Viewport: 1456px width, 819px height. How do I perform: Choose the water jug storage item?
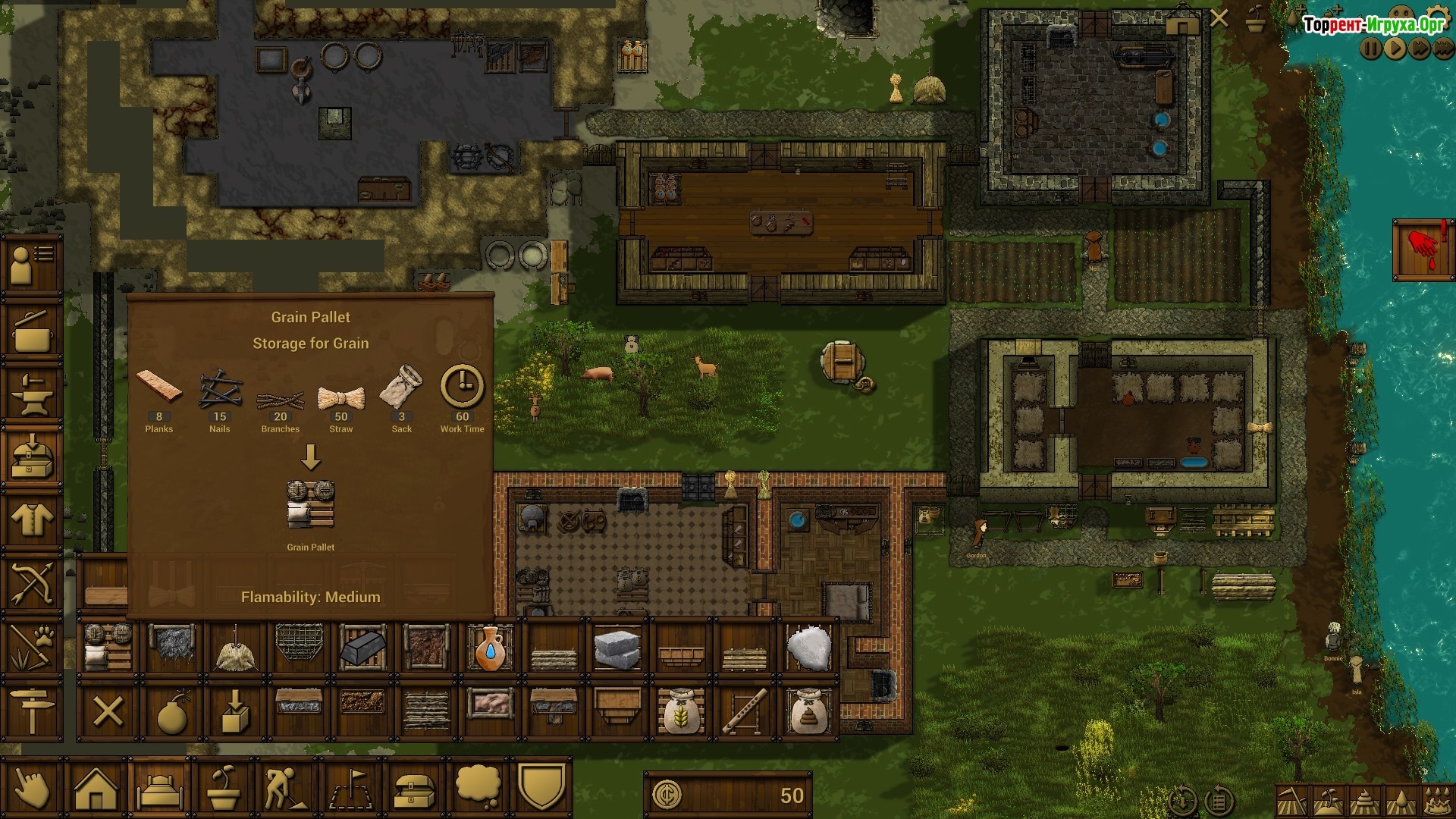click(x=491, y=648)
